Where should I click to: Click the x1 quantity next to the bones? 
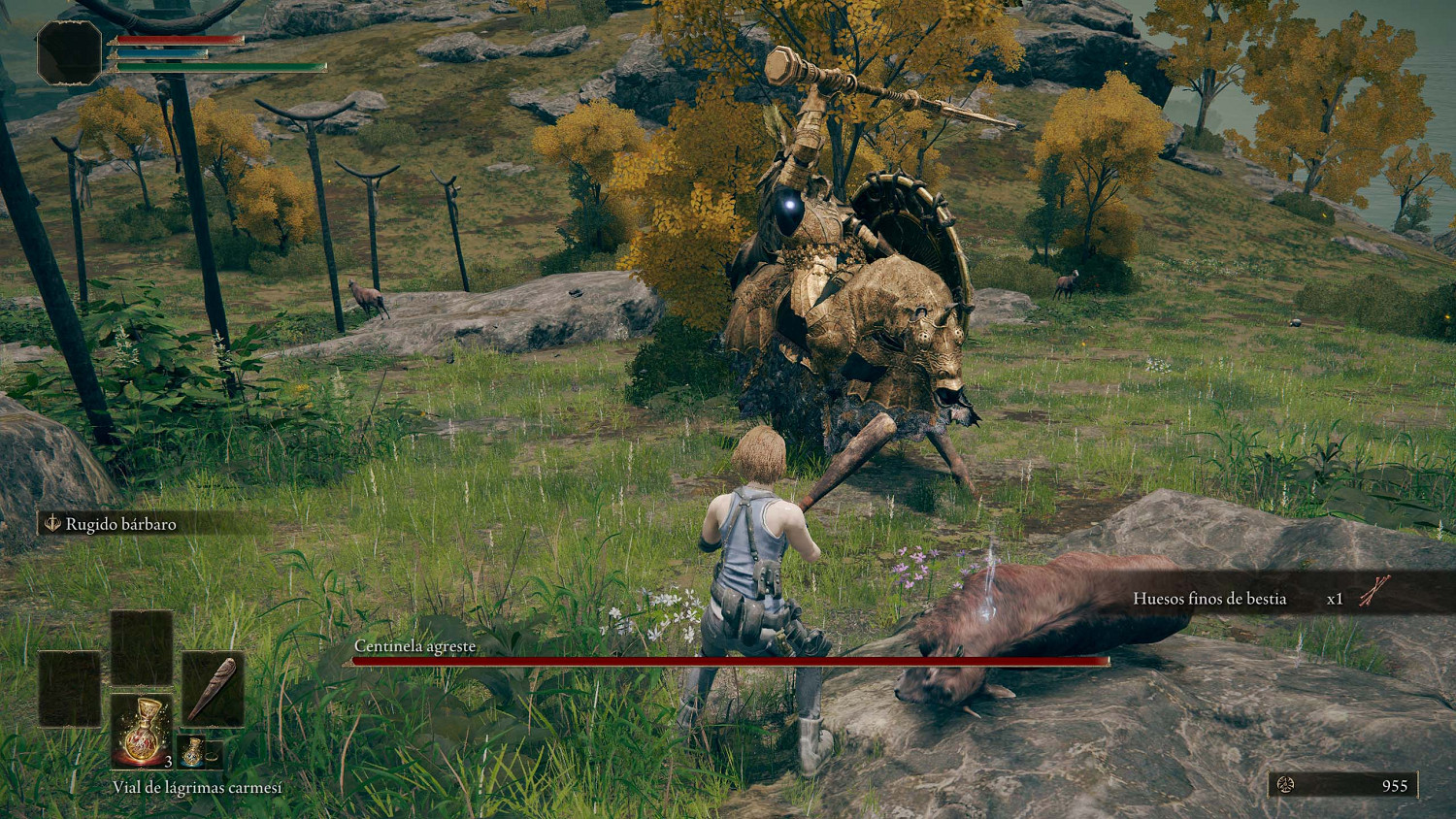[1336, 599]
